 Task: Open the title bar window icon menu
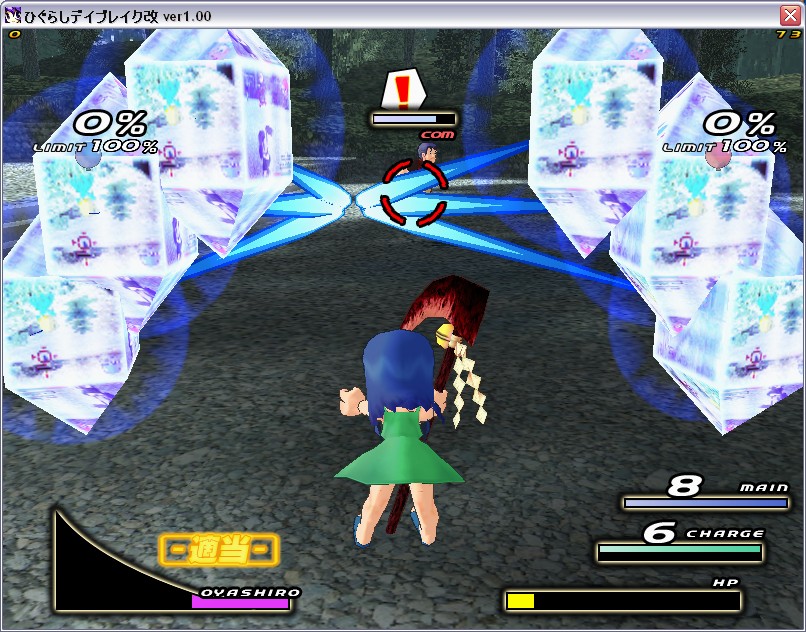click(x=14, y=14)
